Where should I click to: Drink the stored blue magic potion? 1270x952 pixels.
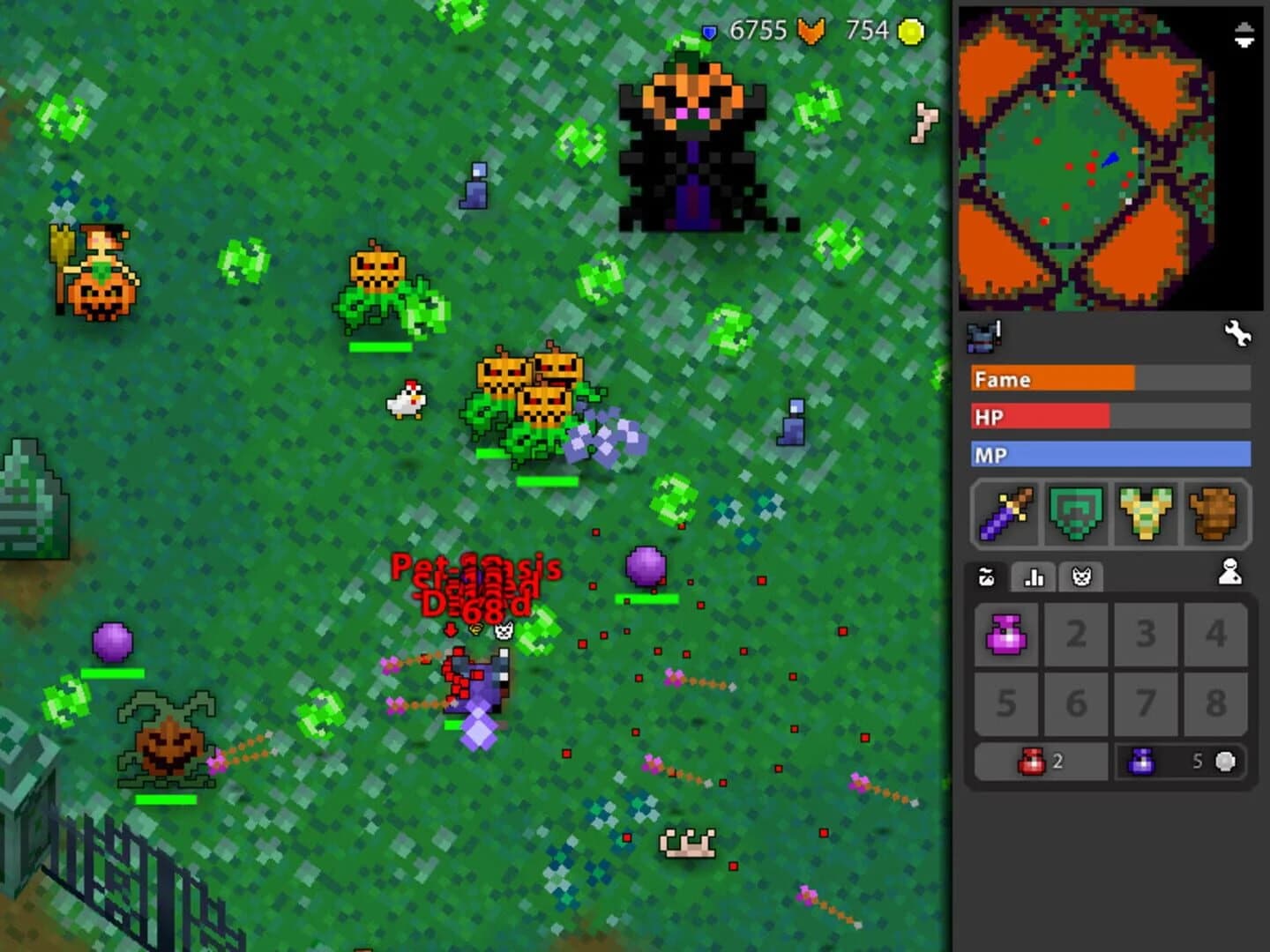(1142, 761)
